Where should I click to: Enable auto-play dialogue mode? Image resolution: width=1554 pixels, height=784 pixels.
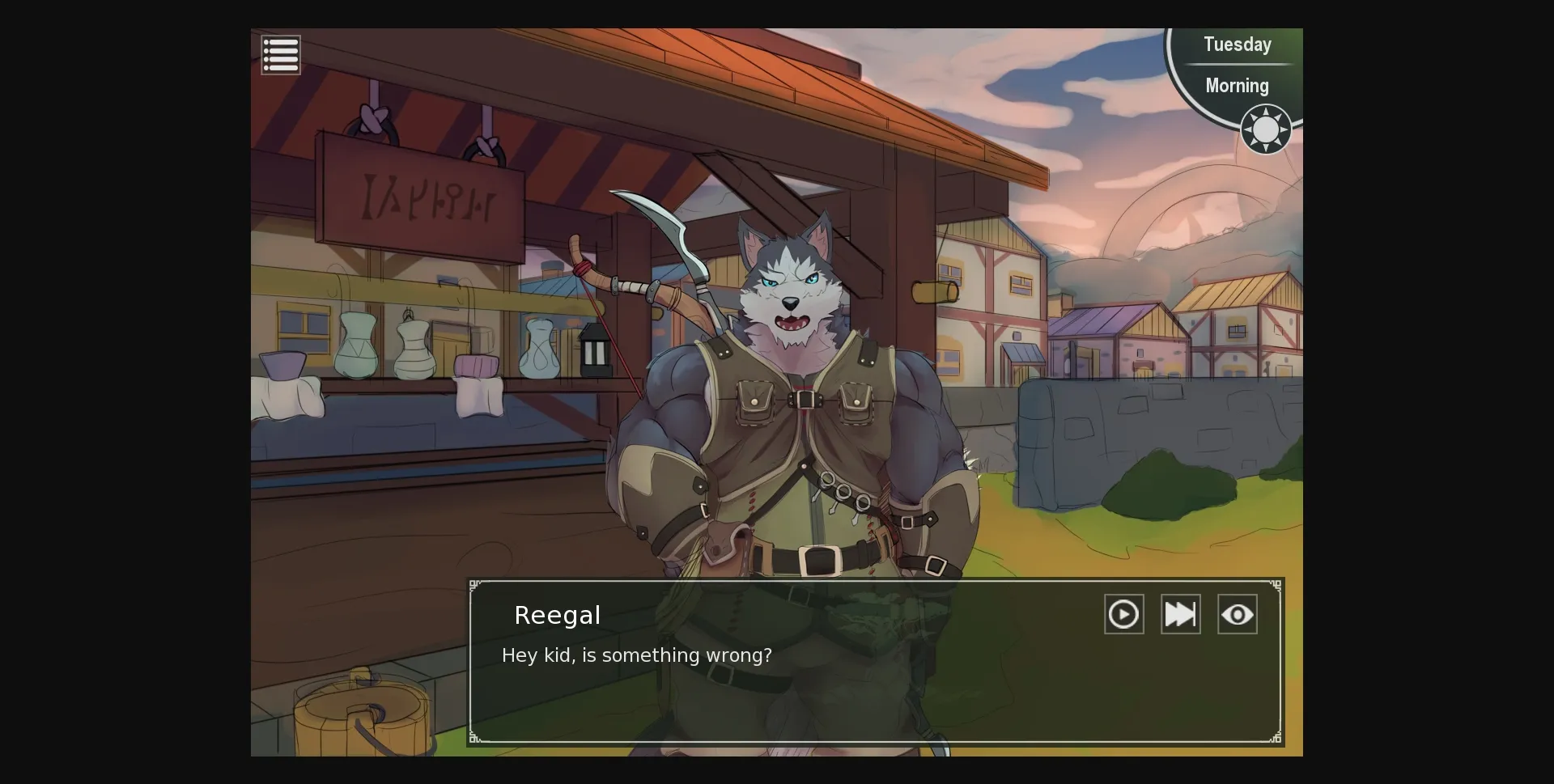coord(1123,614)
